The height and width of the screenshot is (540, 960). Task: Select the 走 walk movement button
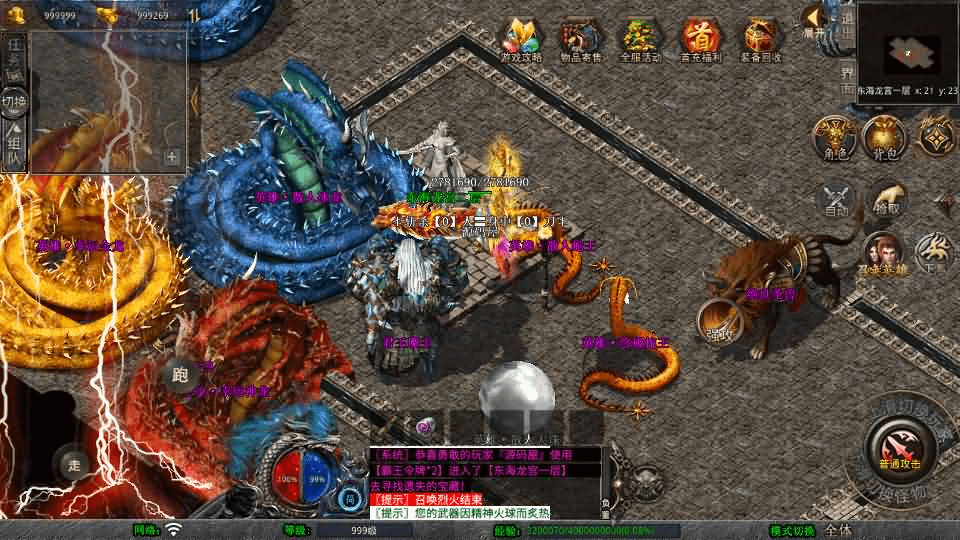click(73, 464)
